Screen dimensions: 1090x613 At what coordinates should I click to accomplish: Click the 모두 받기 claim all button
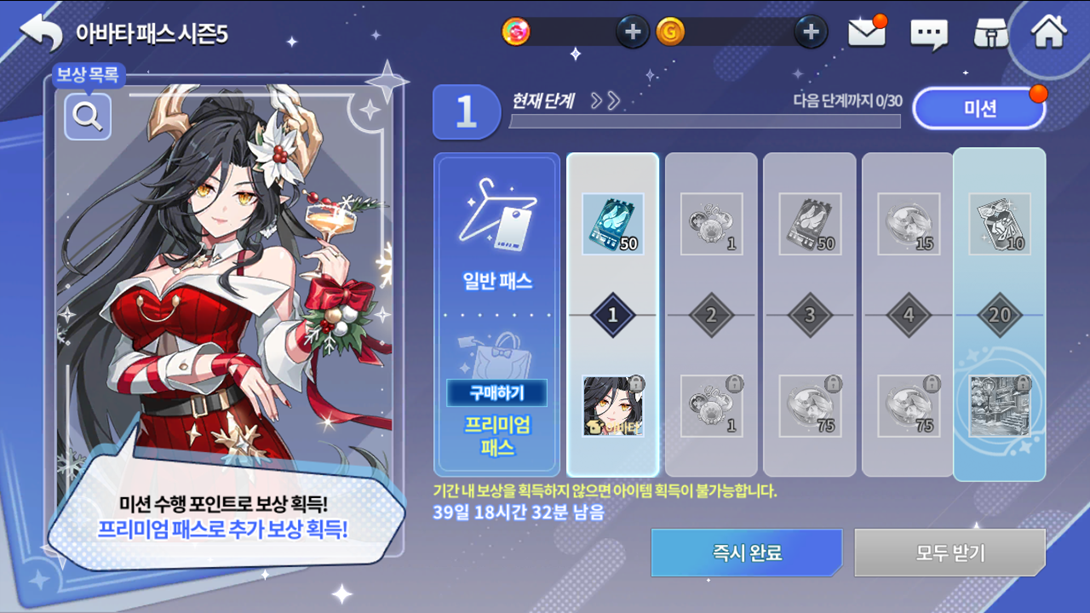point(949,552)
